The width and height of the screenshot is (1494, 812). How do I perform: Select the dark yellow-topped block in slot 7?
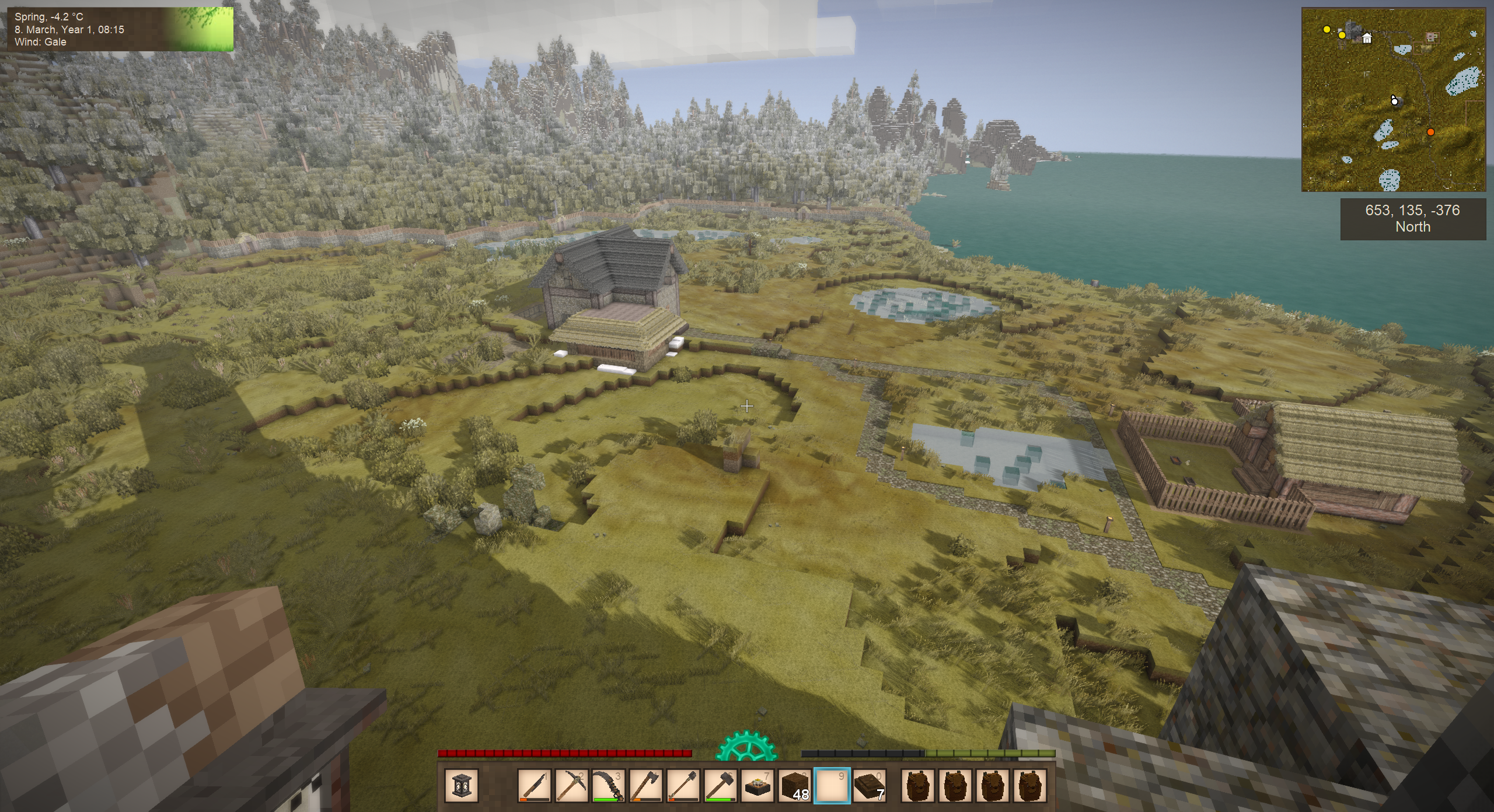(758, 785)
